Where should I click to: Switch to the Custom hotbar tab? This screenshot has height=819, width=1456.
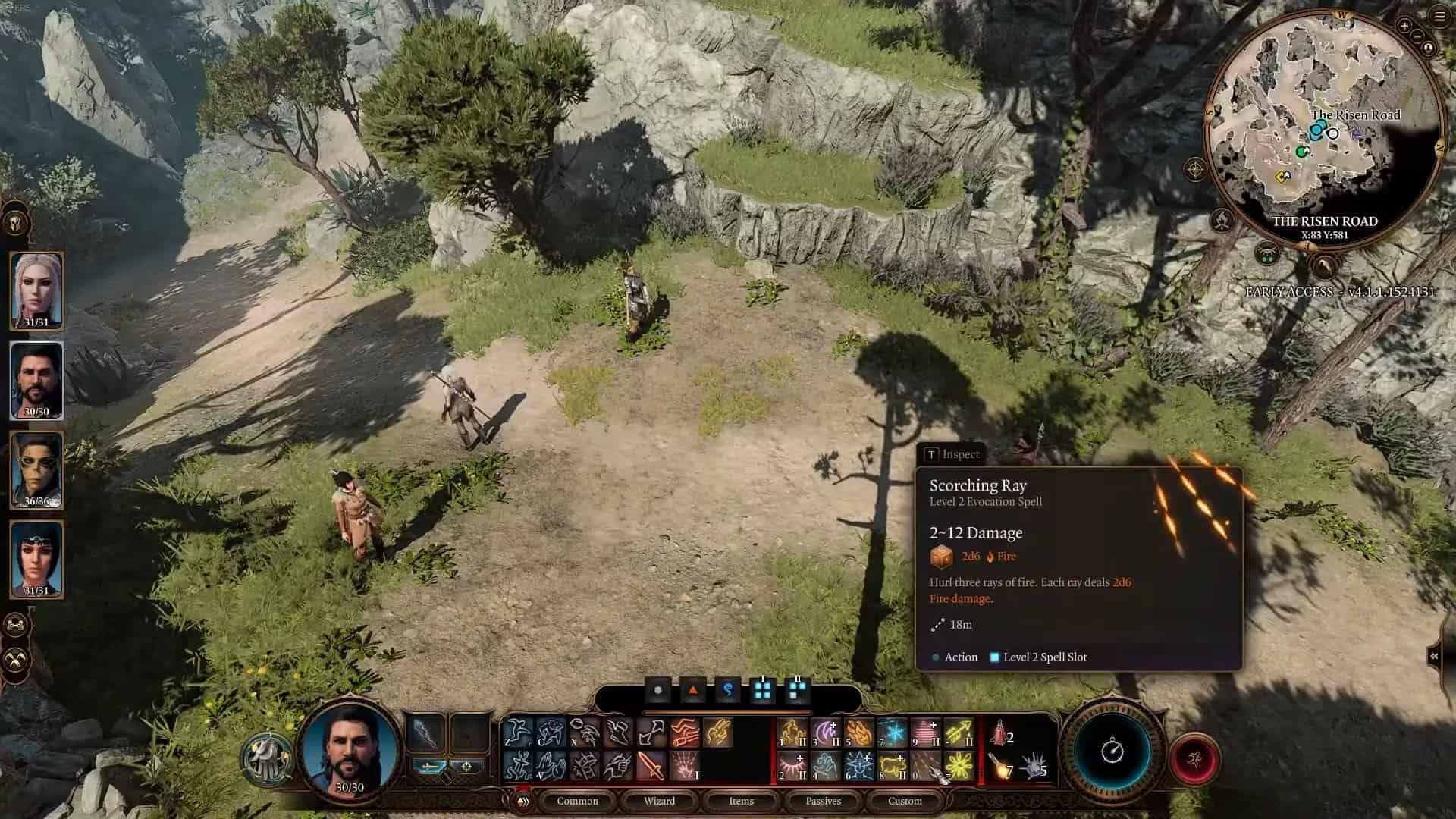coord(905,801)
